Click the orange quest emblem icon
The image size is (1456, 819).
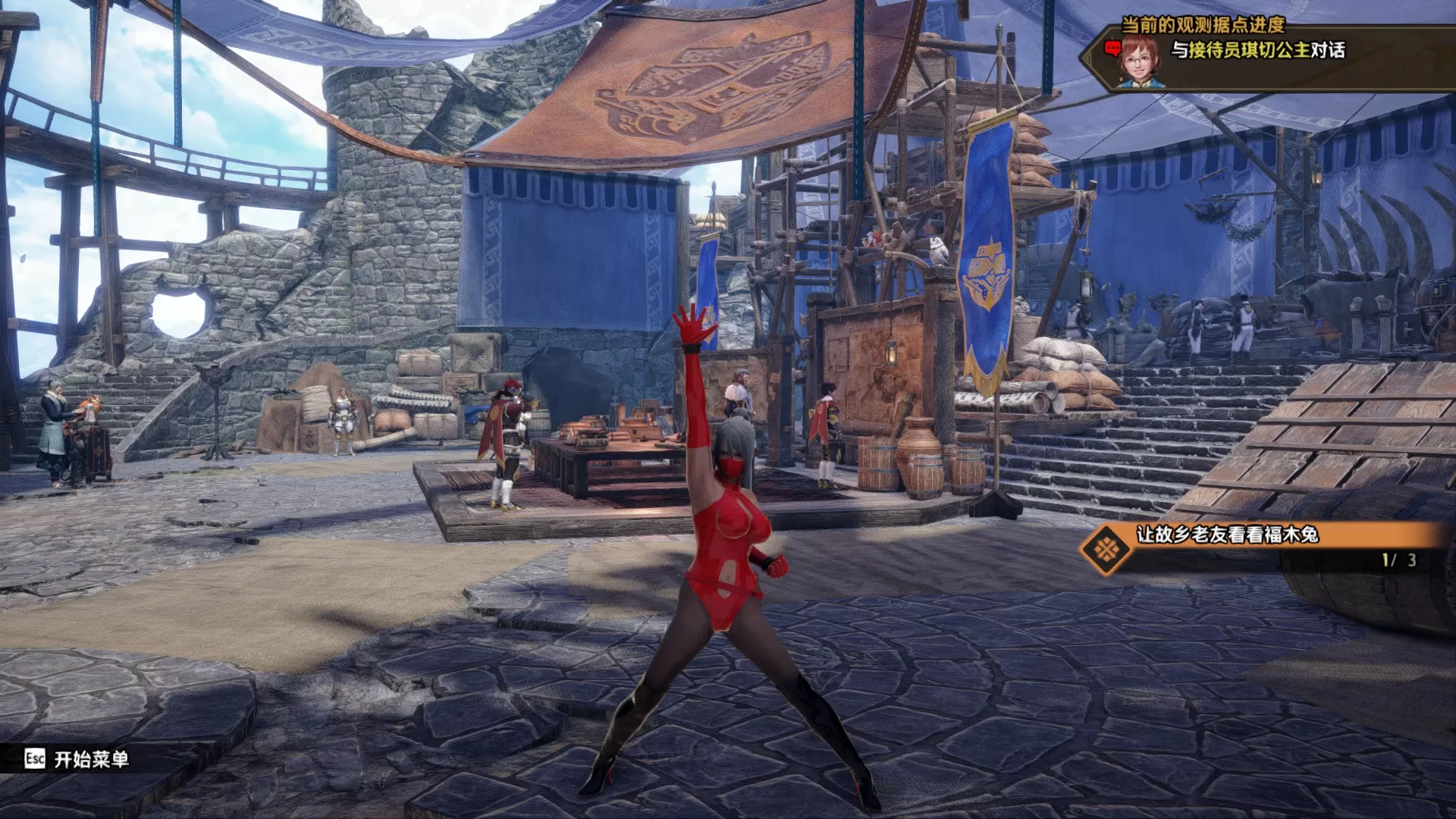click(1106, 548)
